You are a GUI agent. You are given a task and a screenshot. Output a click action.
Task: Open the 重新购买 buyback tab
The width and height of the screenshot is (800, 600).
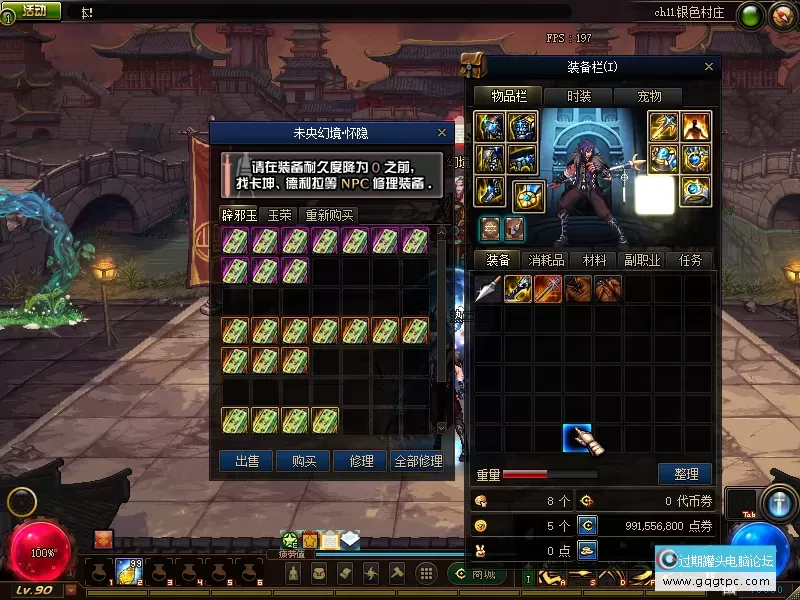click(329, 215)
